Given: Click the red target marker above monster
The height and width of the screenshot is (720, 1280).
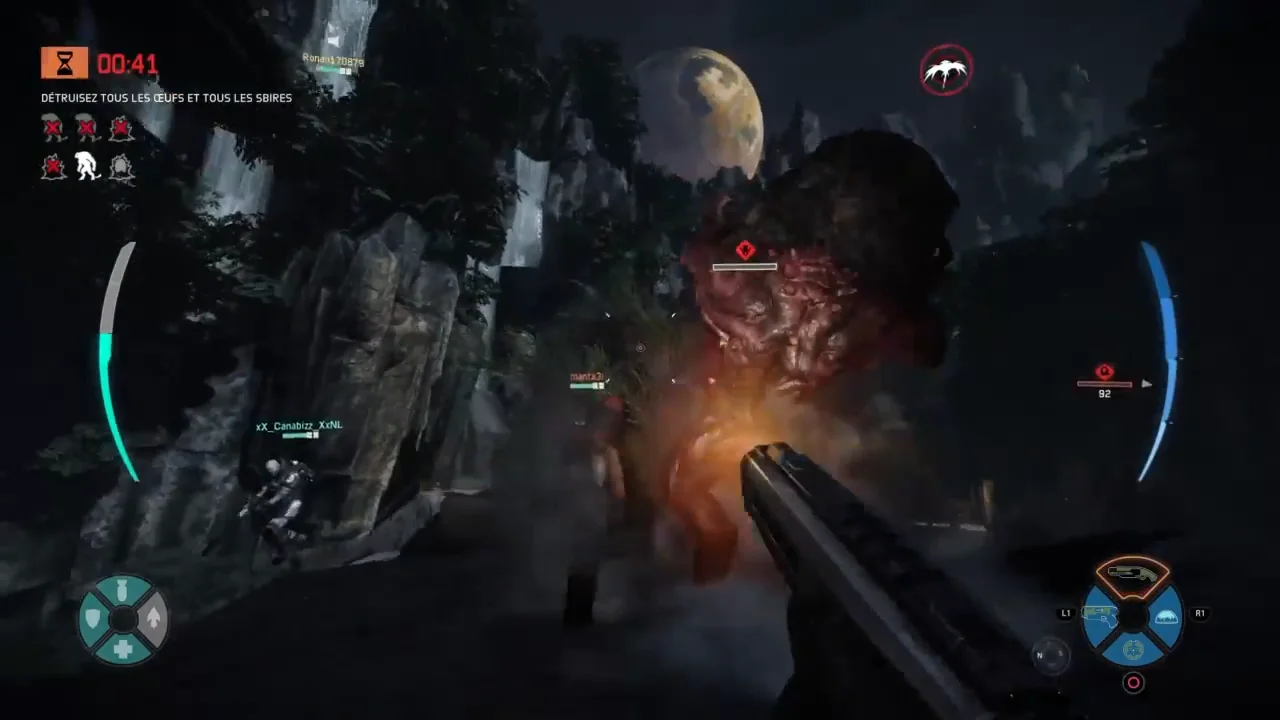Looking at the screenshot, I should coord(745,250).
